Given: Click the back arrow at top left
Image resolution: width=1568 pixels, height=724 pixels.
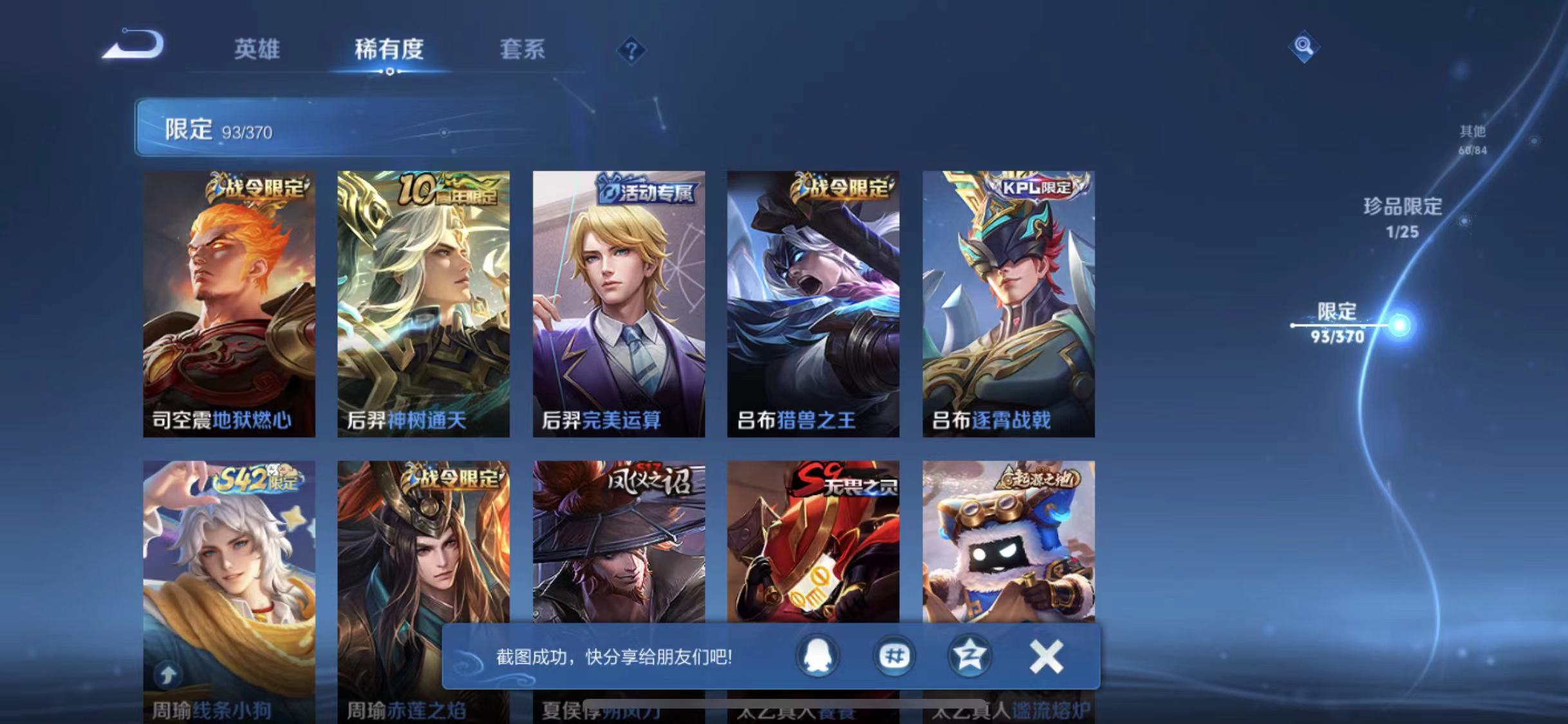Looking at the screenshot, I should (133, 43).
